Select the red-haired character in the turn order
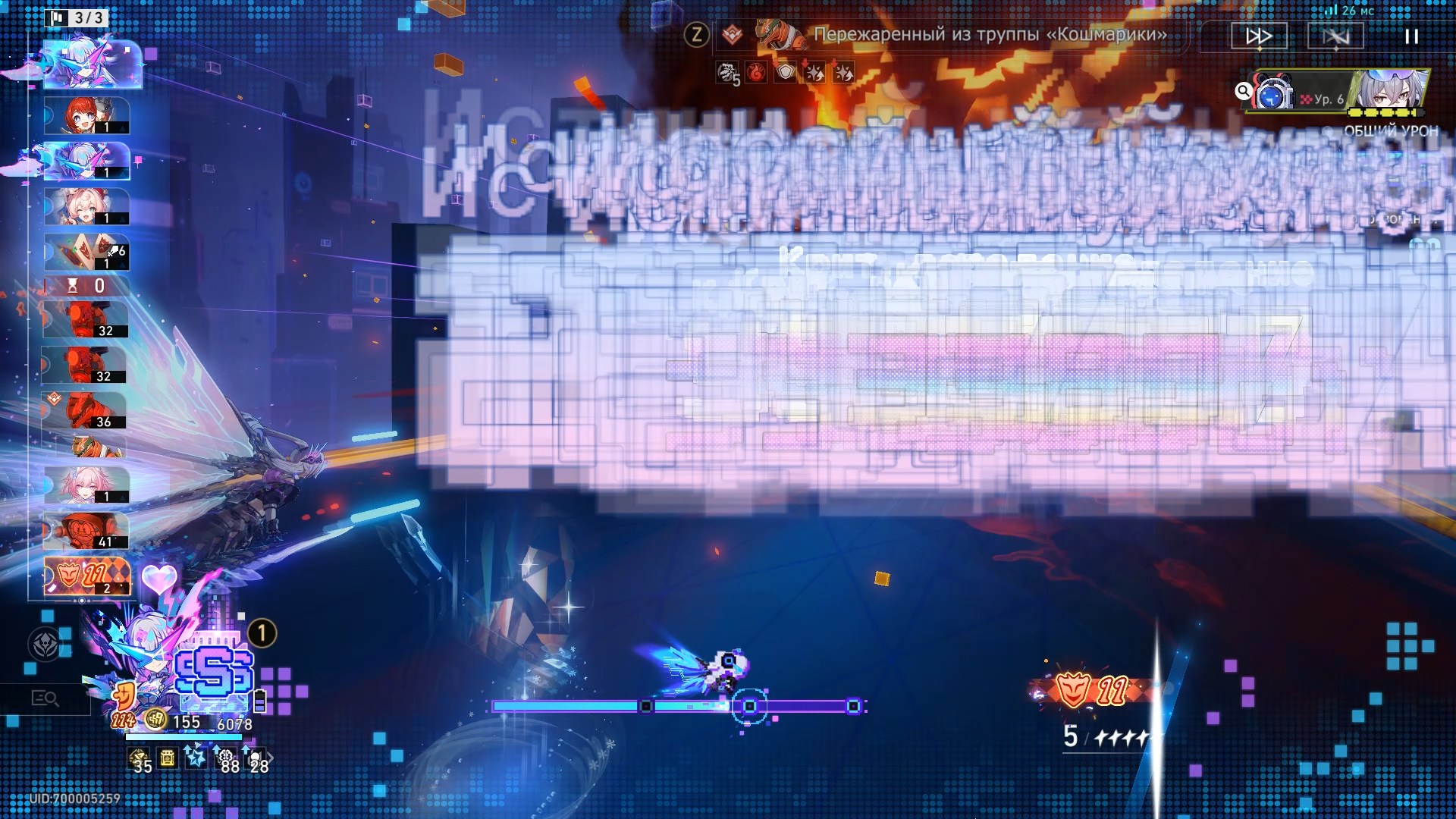This screenshot has height=819, width=1456. [86, 116]
